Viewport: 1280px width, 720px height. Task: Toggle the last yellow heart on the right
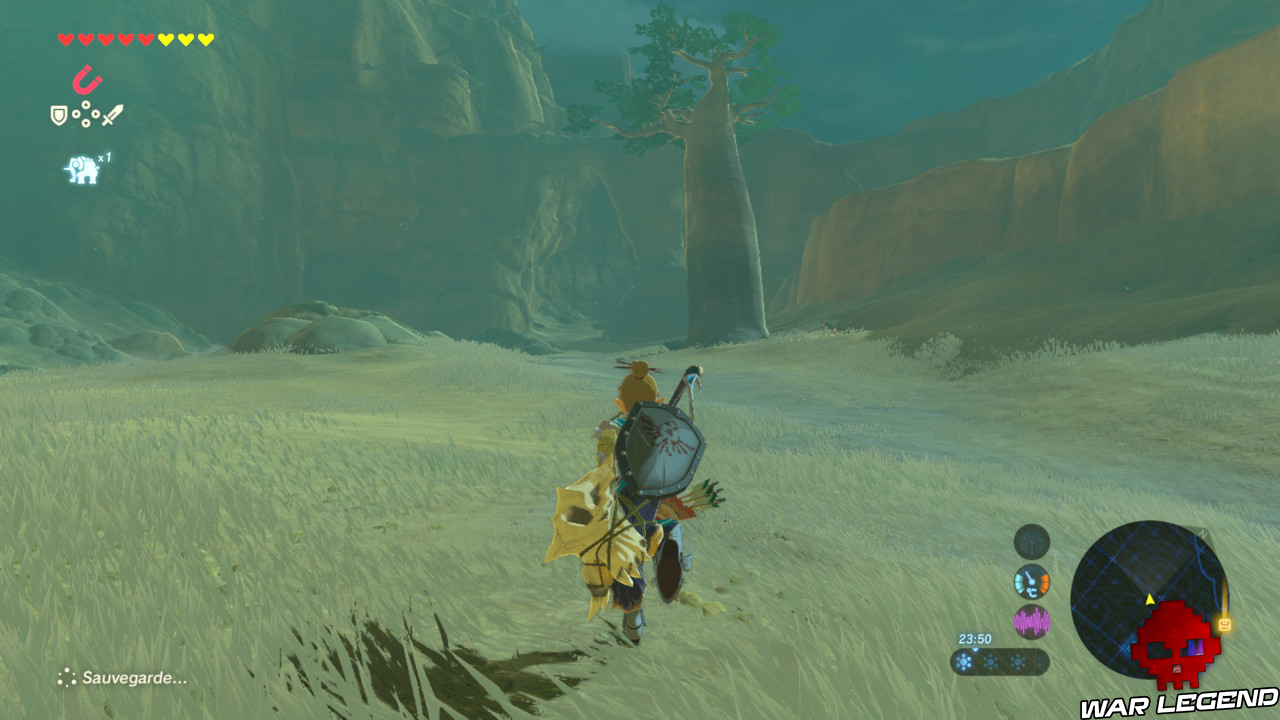[x=206, y=39]
